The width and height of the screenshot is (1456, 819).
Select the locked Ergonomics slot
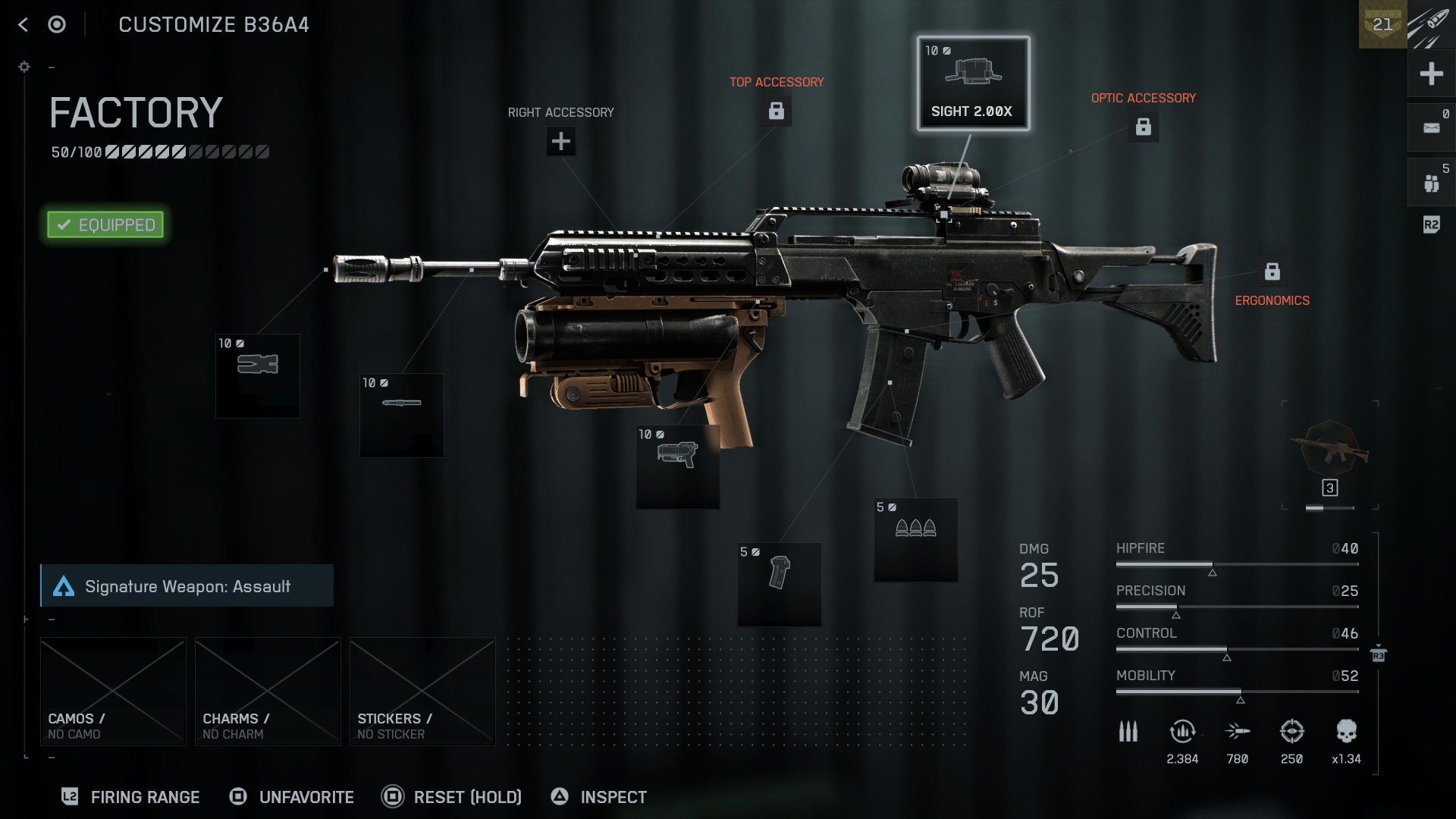1272,271
